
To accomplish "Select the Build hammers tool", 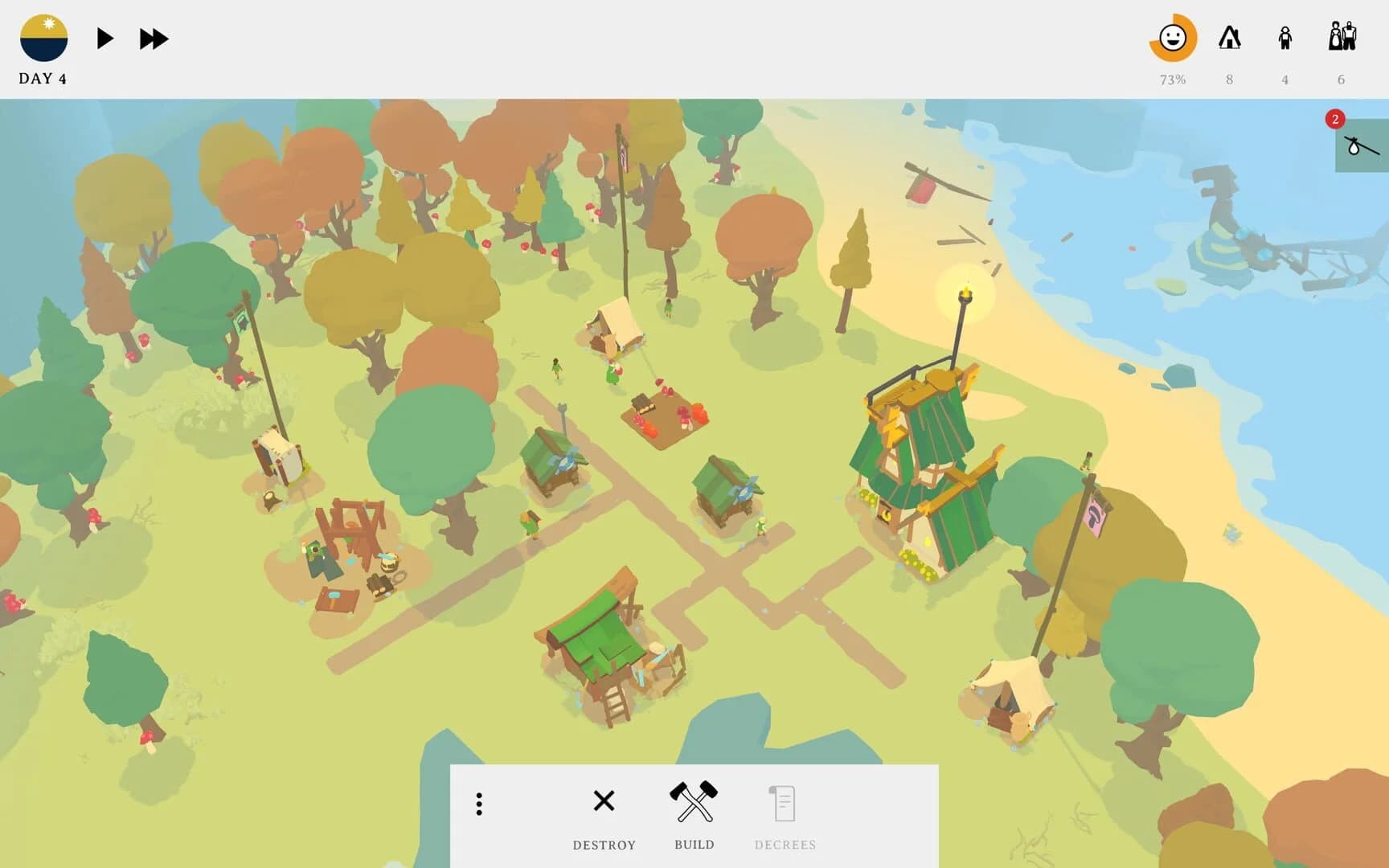I will [694, 801].
